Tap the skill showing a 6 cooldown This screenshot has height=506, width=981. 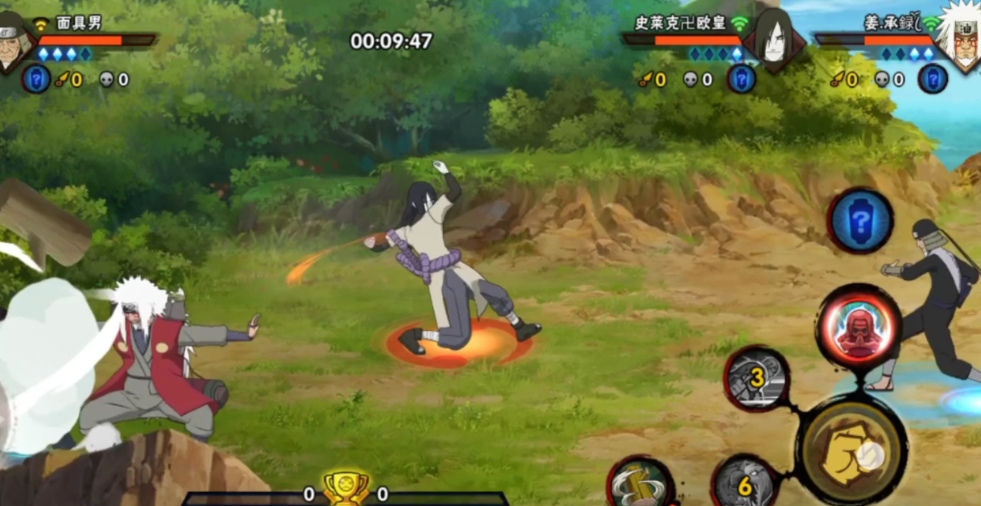(744, 485)
